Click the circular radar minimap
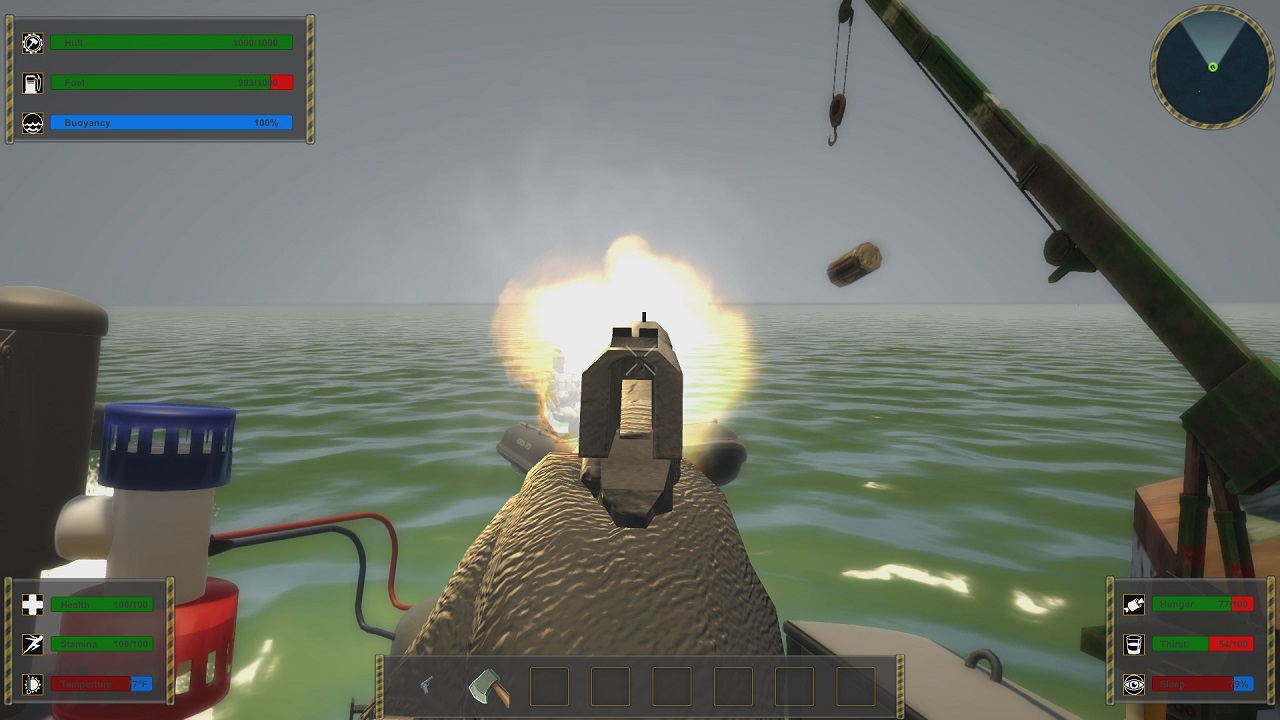 1212,67
